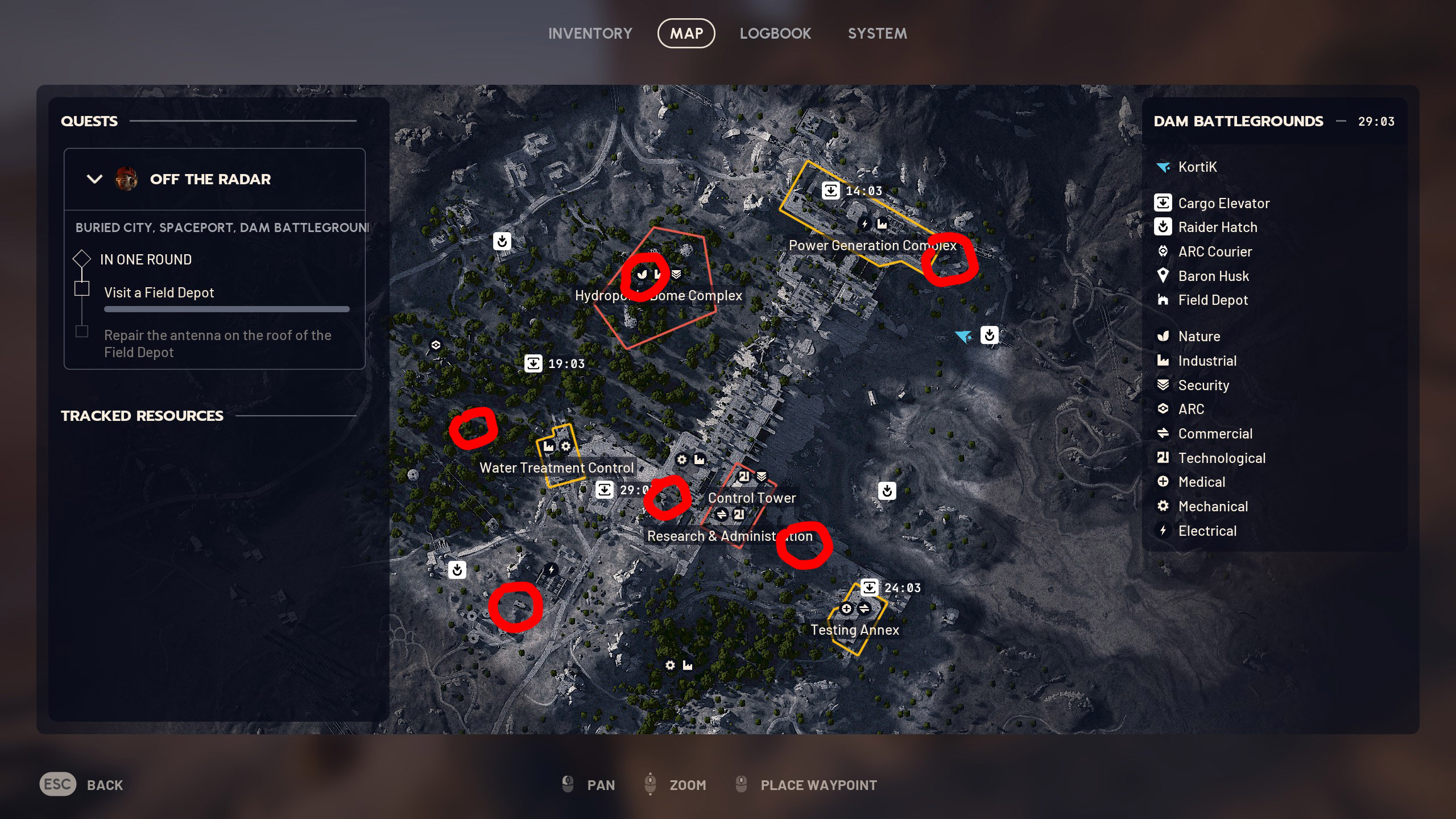Screen dimensions: 1456x819
Task: Select the Field Depot legend icon
Action: pos(1163,300)
